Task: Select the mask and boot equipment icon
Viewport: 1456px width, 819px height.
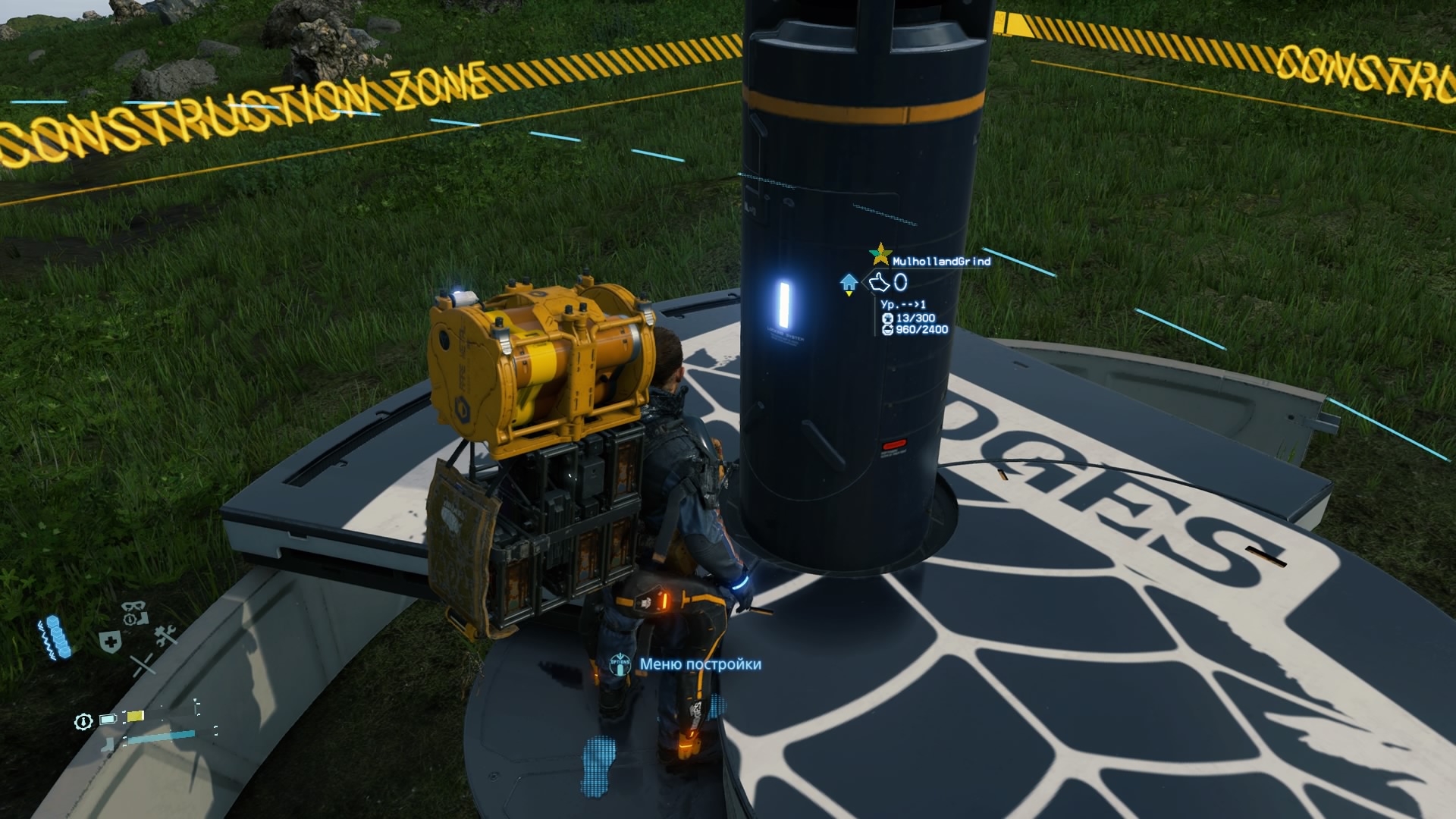Action: click(x=135, y=611)
